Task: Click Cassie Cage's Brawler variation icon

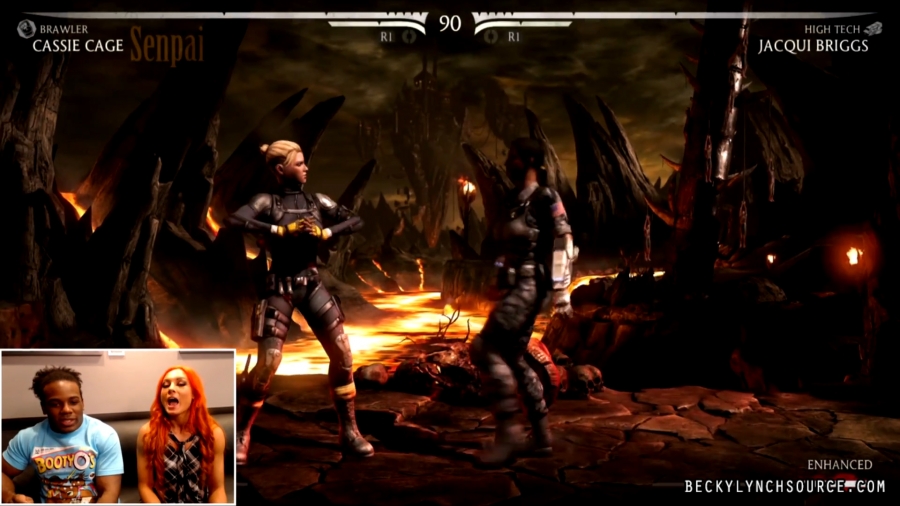Action: (26, 29)
